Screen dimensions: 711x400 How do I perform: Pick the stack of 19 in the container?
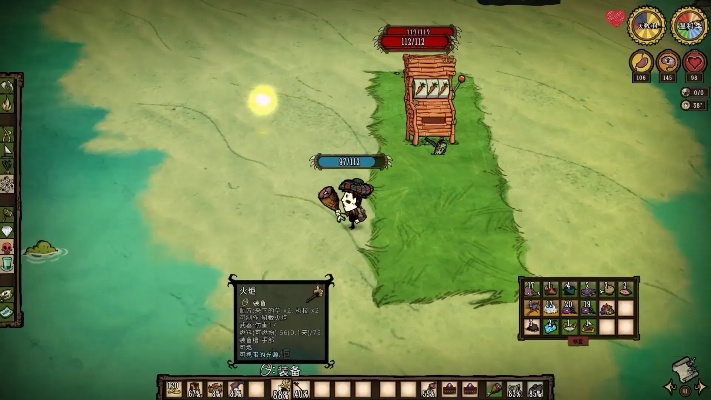click(x=587, y=307)
